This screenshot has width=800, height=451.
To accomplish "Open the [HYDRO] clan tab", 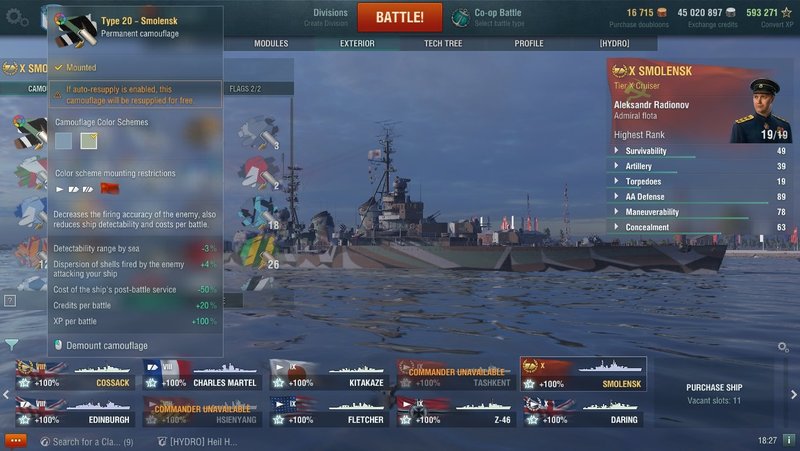I will click(614, 44).
